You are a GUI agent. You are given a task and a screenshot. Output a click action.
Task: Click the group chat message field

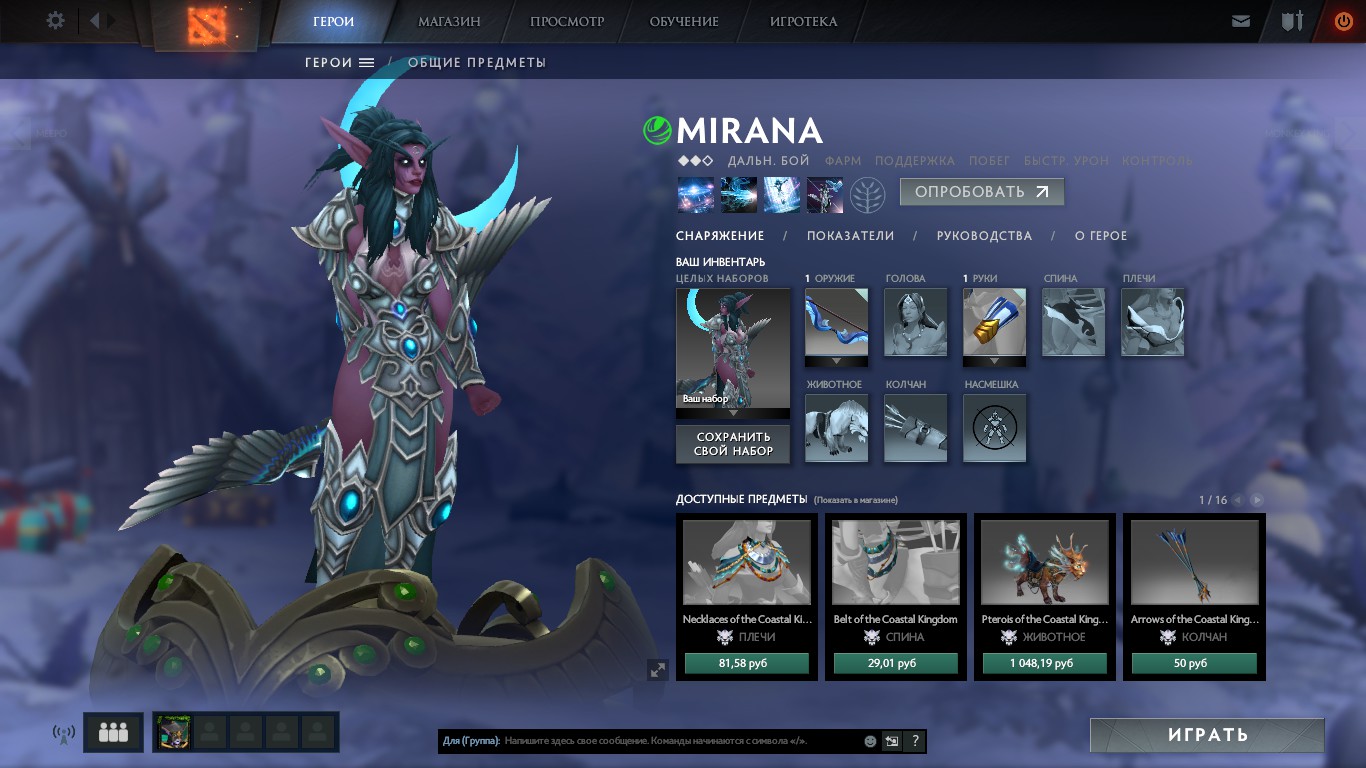coord(680,741)
